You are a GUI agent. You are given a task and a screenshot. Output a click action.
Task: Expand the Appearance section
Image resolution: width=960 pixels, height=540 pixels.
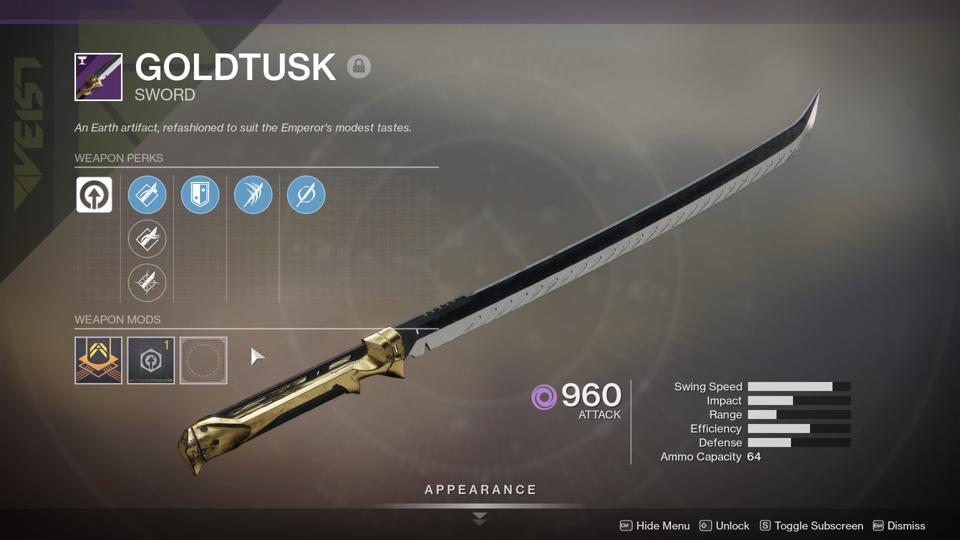tap(480, 490)
